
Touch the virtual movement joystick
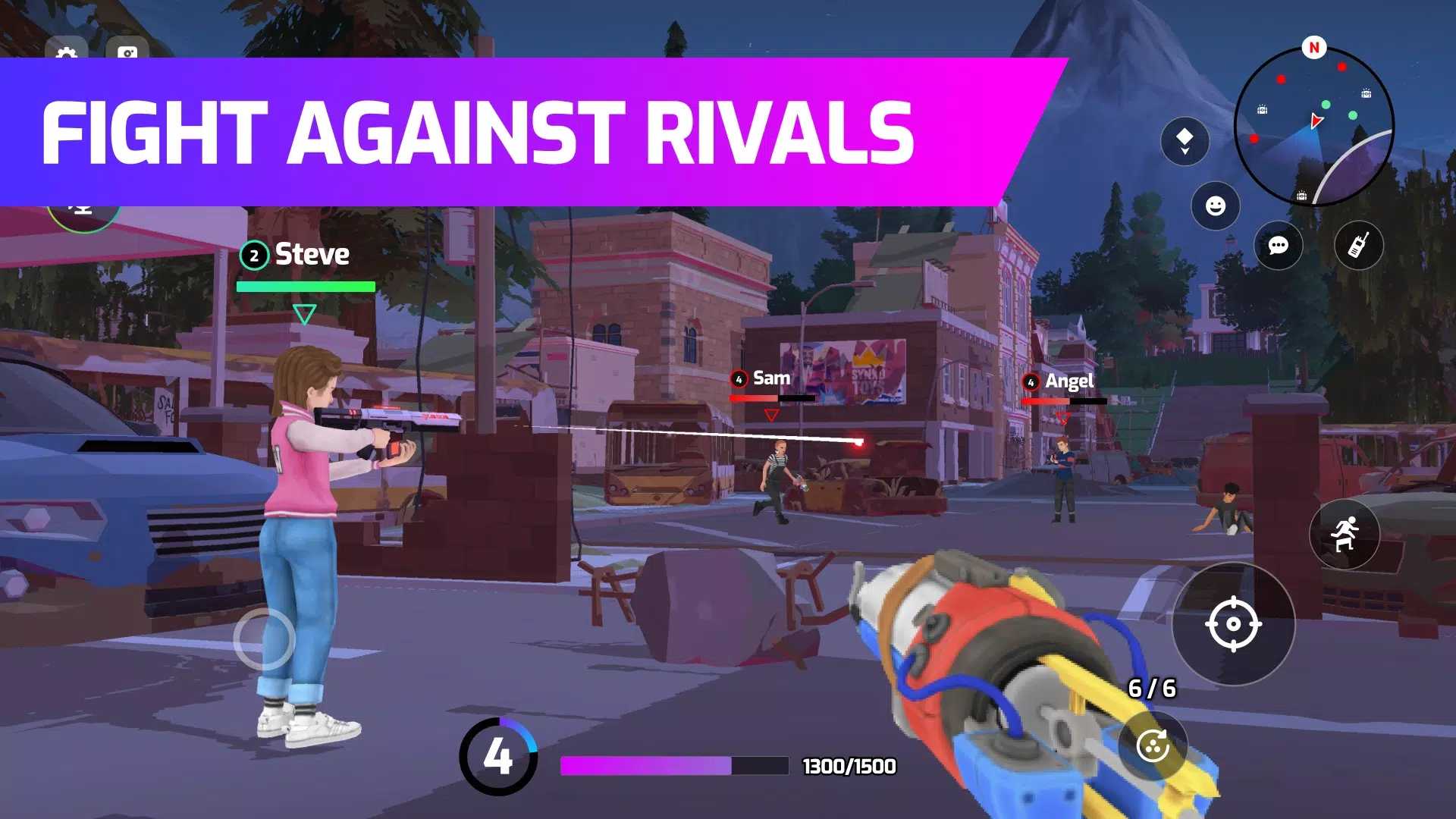click(264, 639)
